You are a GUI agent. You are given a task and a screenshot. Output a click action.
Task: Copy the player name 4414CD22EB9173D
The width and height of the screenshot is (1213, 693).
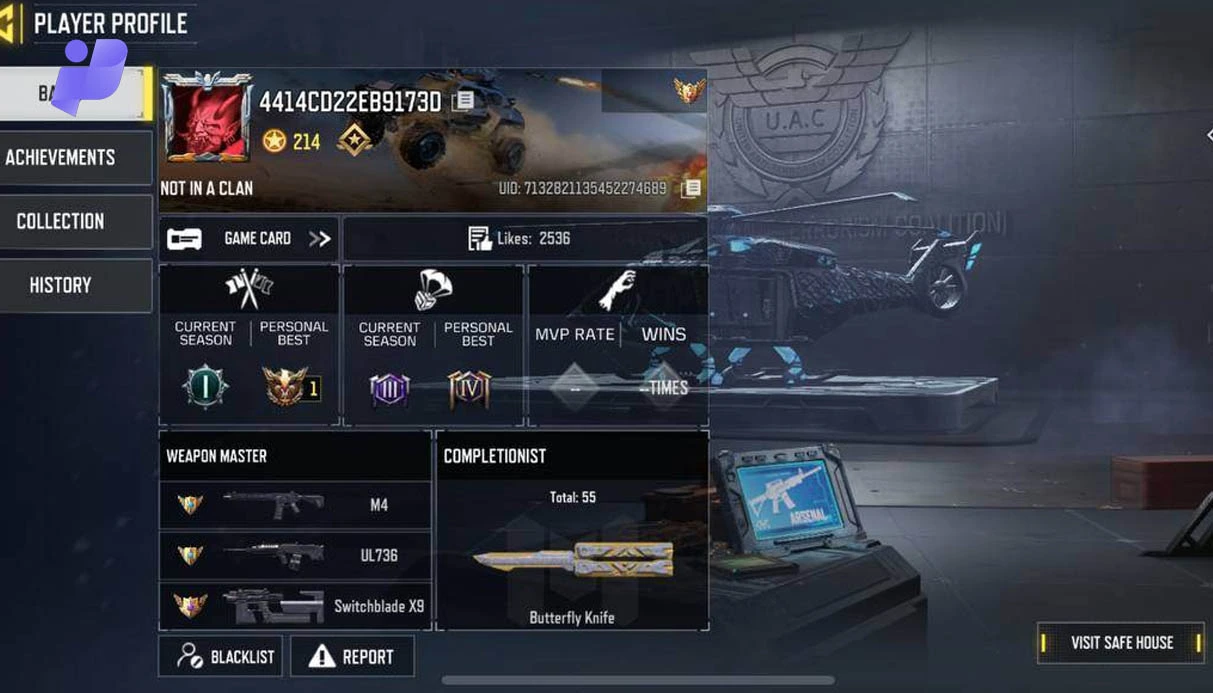[463, 101]
